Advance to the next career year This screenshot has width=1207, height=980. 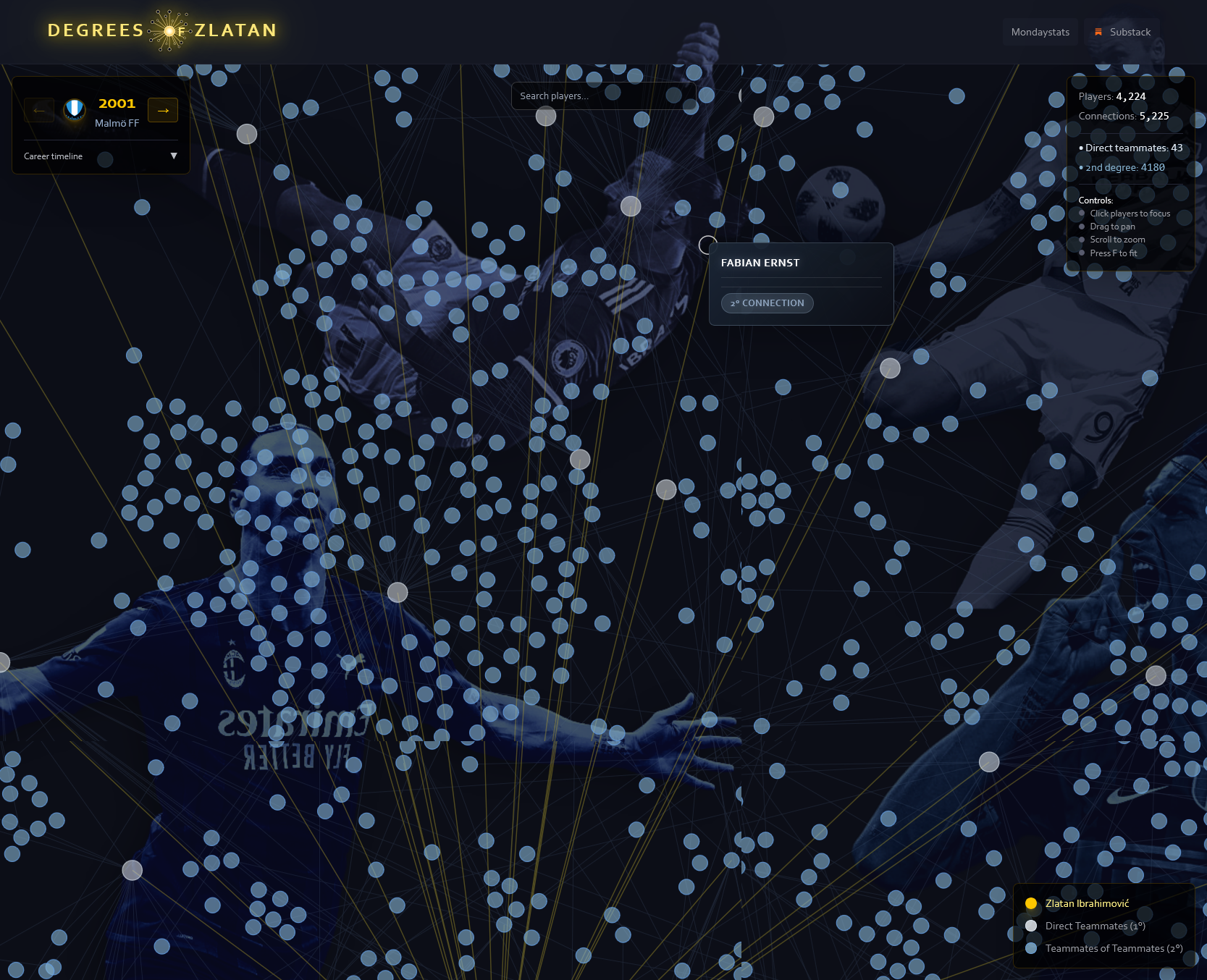click(163, 110)
